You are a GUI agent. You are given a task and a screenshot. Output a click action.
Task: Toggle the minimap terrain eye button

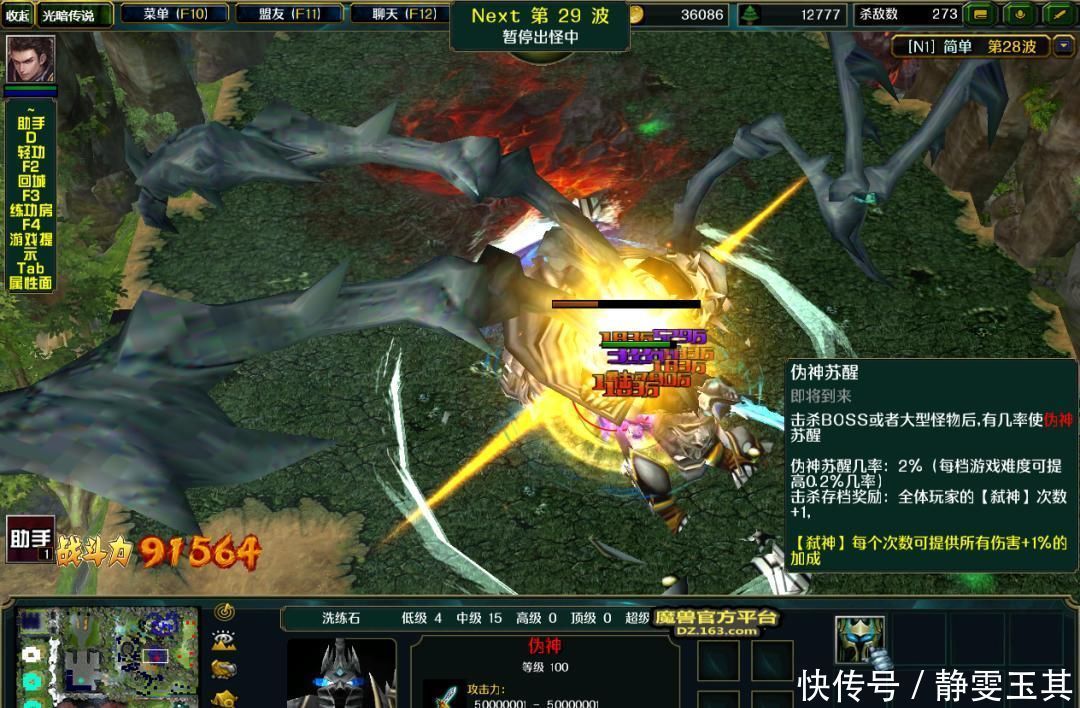pyautogui.click(x=224, y=641)
